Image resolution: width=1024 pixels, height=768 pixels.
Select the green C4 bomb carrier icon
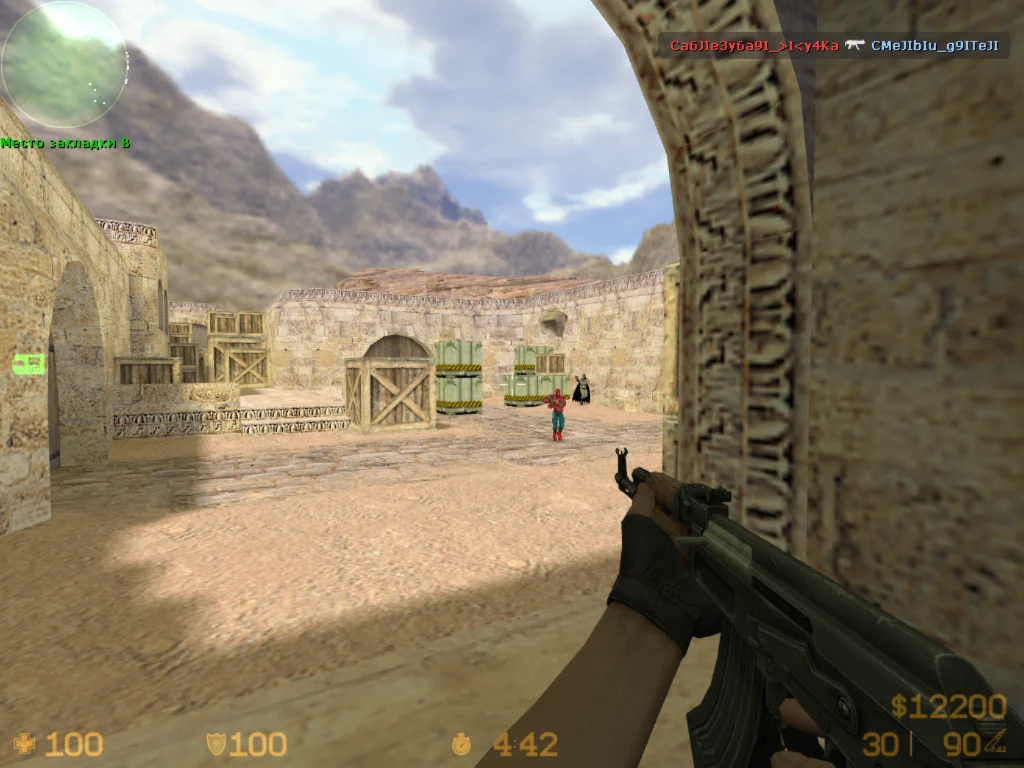click(x=28, y=364)
